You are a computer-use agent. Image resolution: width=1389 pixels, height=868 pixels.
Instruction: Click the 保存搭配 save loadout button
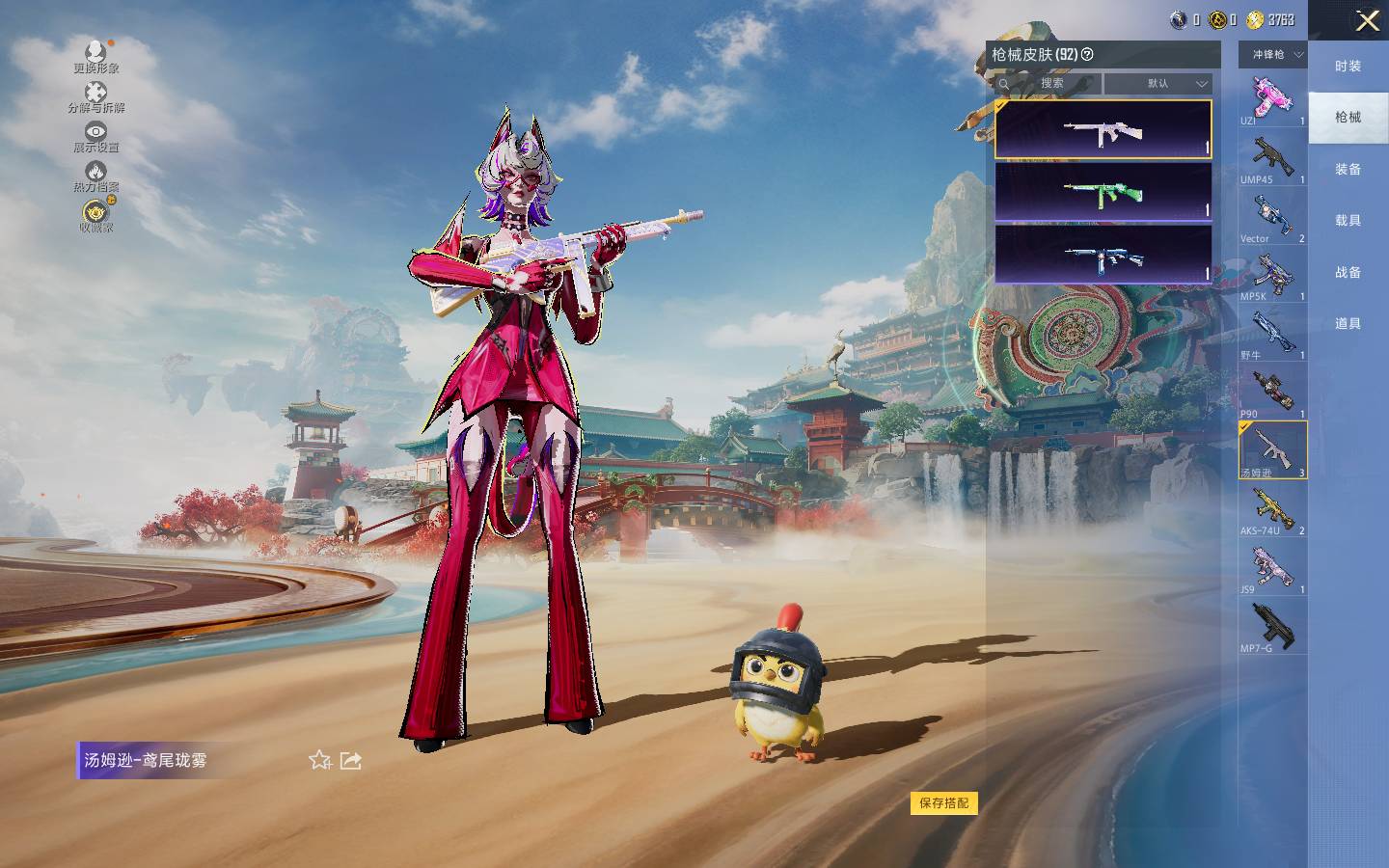click(x=943, y=802)
